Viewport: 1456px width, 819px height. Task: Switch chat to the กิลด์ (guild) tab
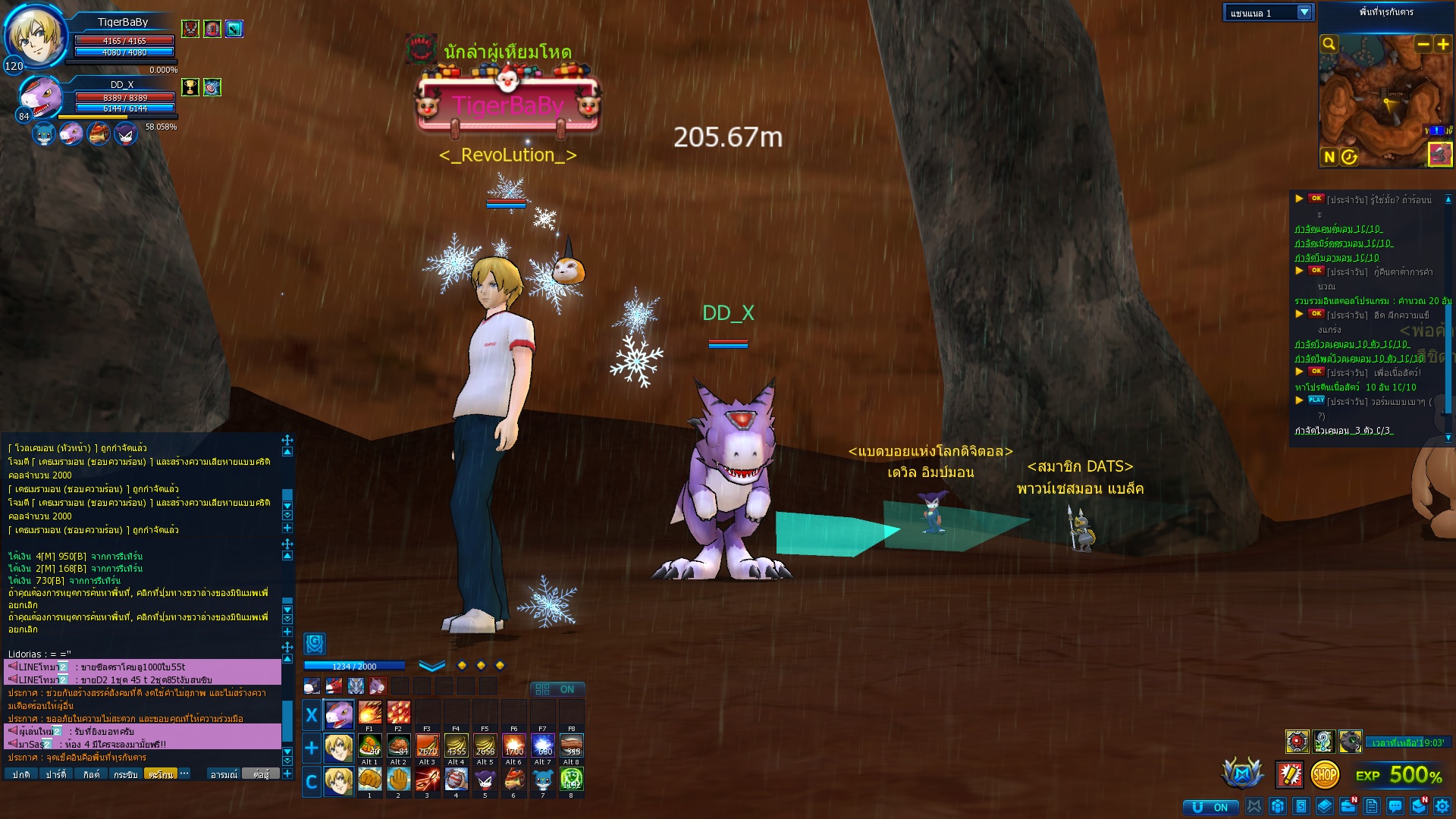pyautogui.click(x=91, y=774)
